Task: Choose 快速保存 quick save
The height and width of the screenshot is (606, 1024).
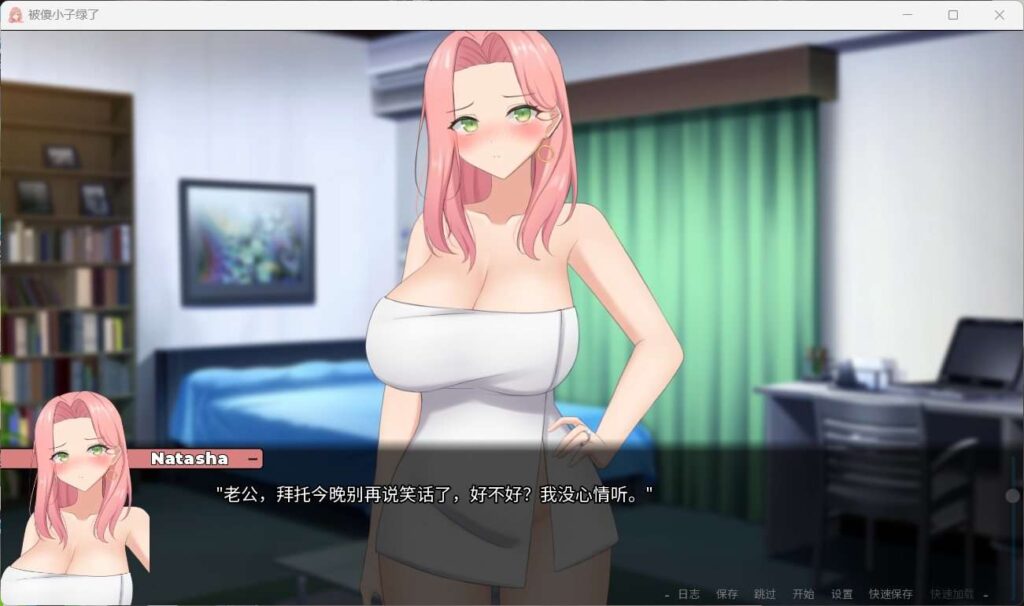Action: [890, 594]
